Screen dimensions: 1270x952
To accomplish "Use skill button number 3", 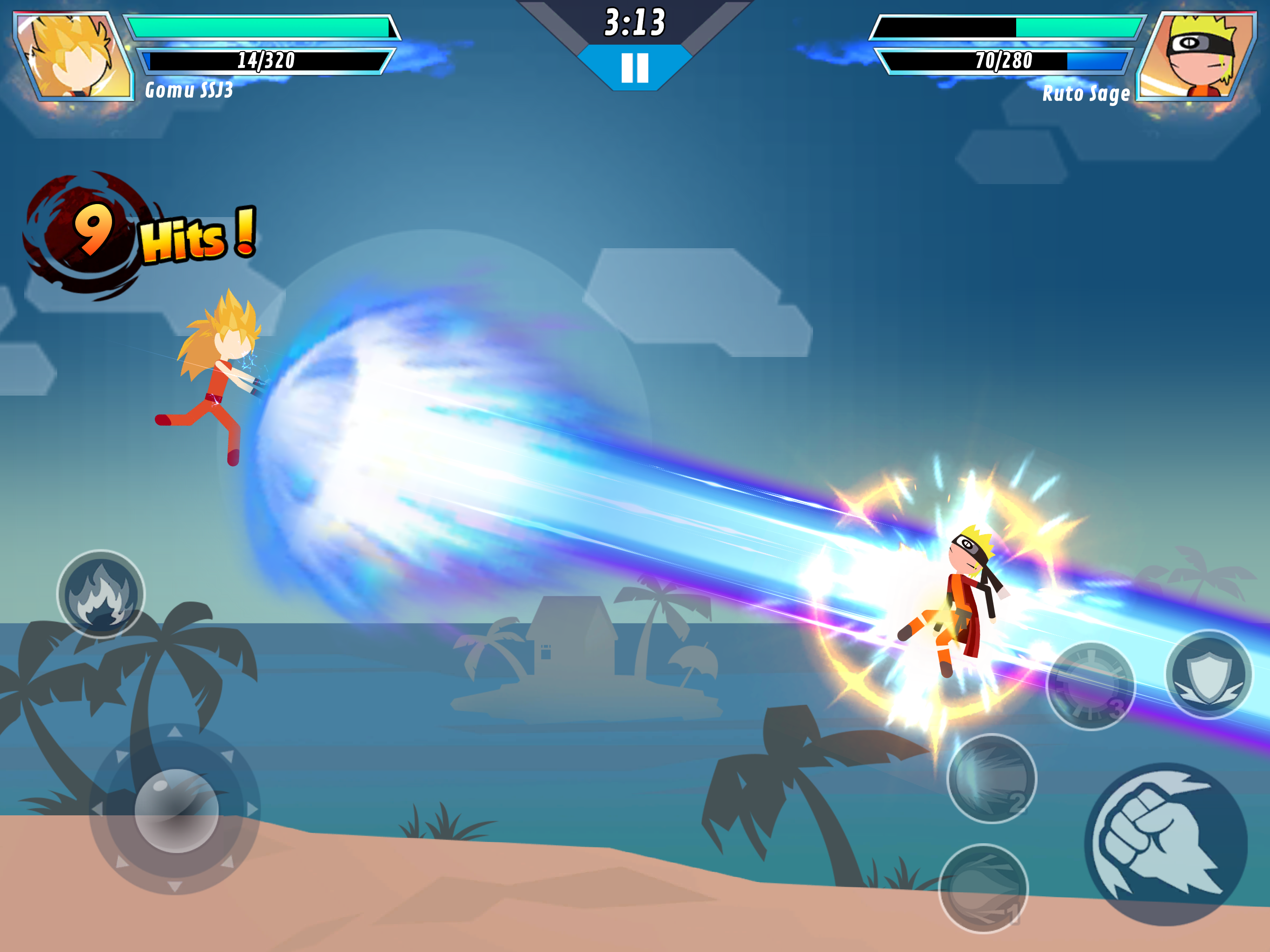I will [x=1090, y=686].
